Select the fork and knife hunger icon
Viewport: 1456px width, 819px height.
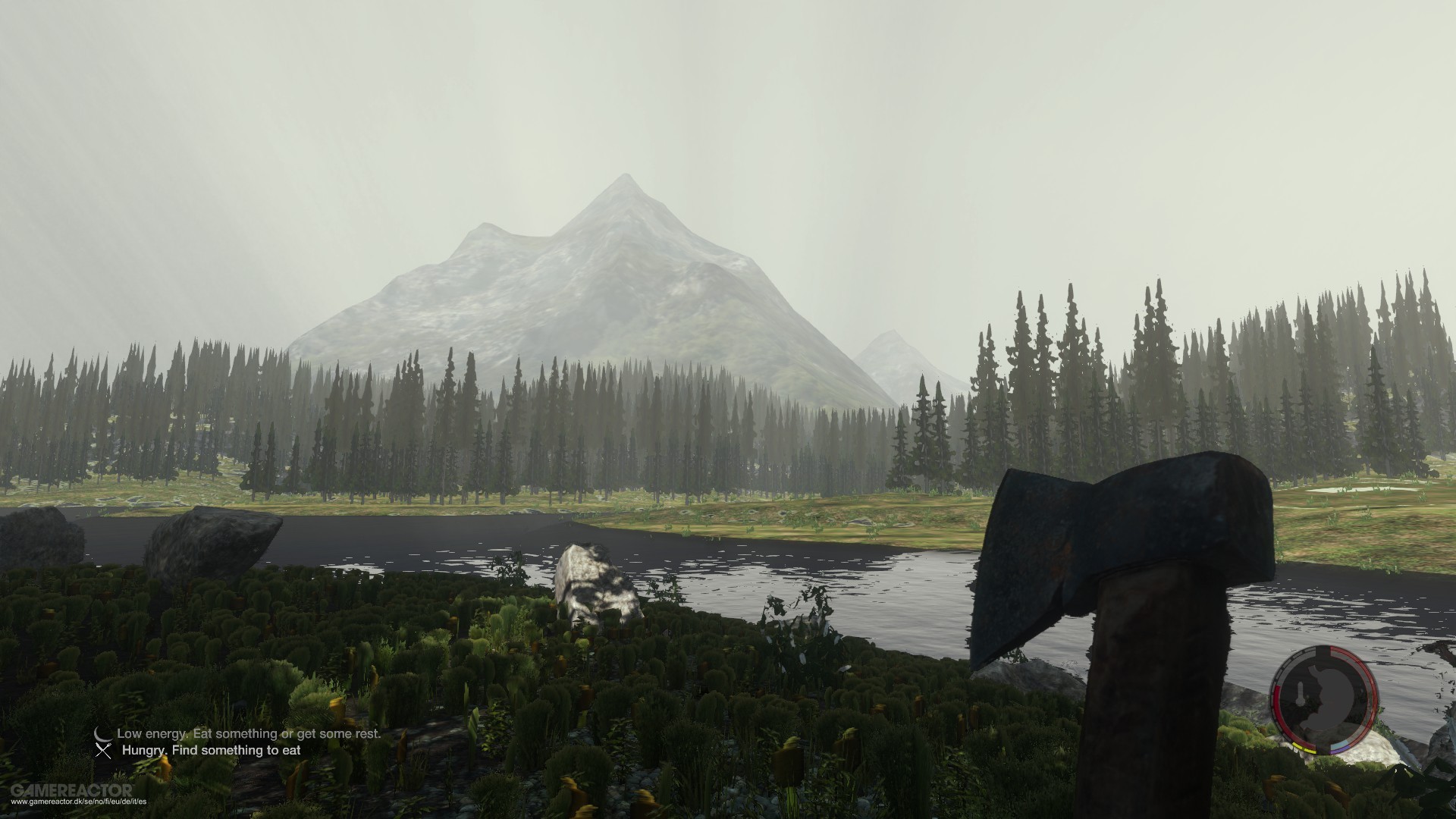[103, 751]
